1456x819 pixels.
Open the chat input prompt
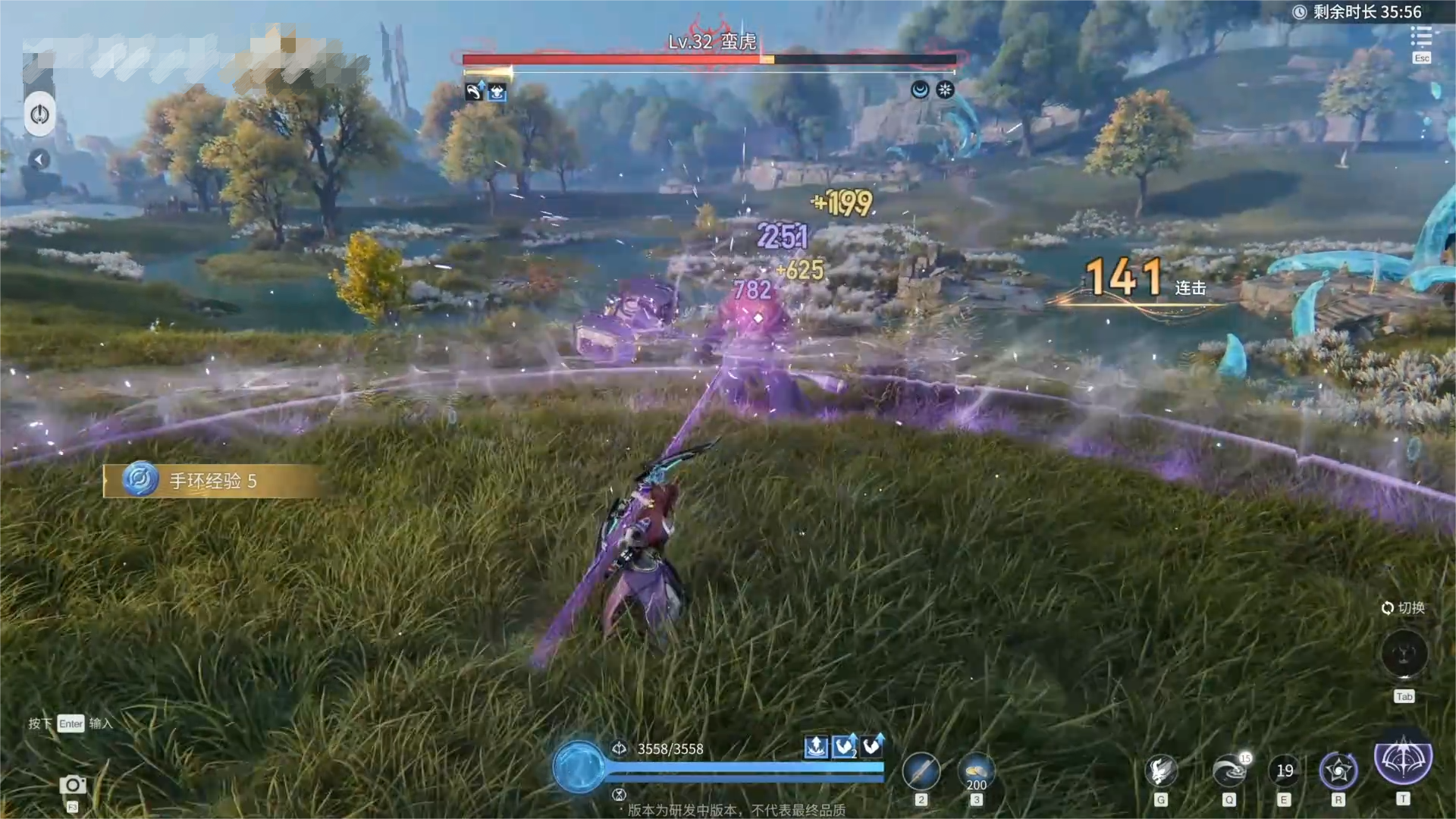(71, 723)
